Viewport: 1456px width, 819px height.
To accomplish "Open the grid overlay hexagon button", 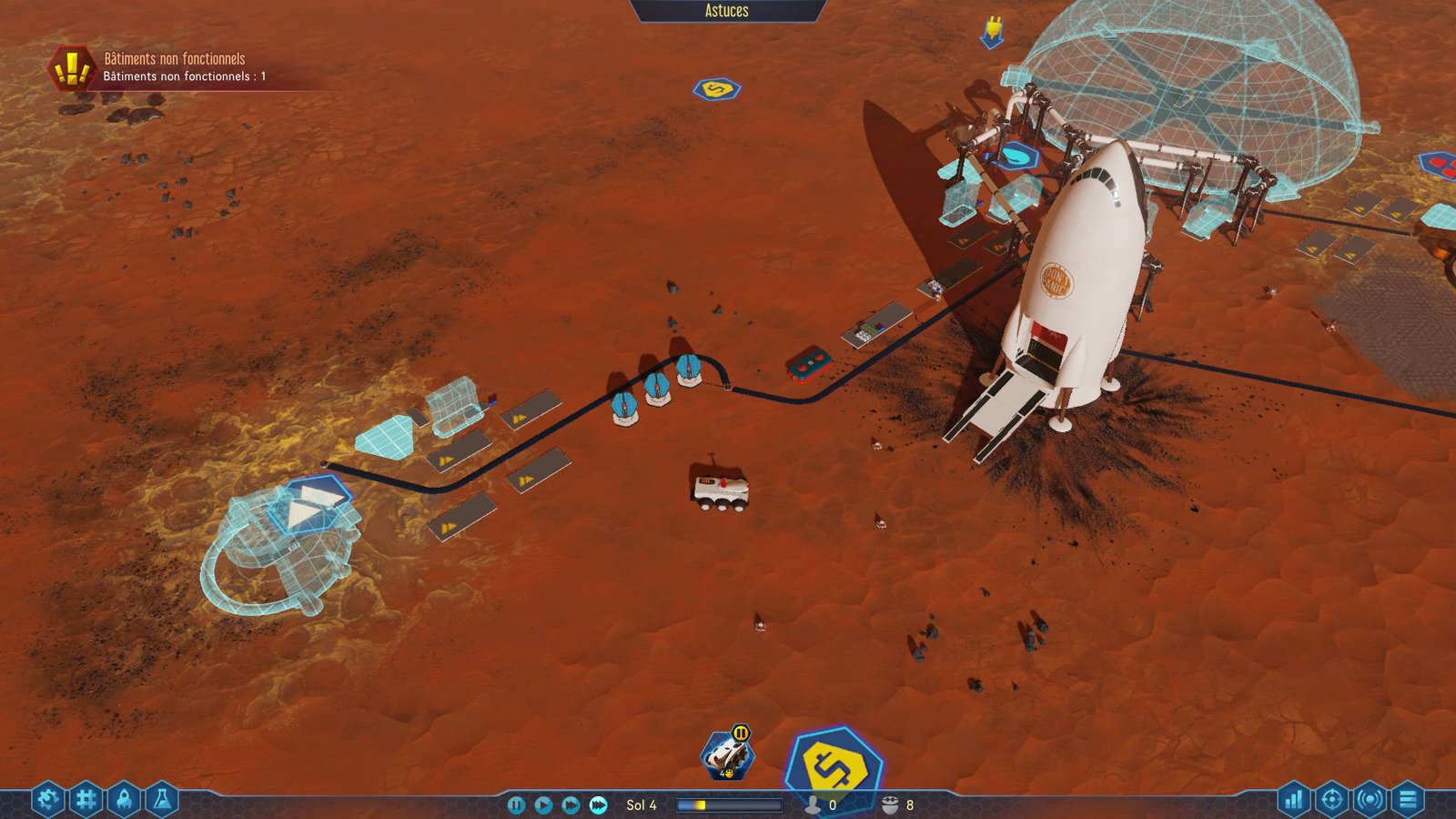I will [x=86, y=800].
